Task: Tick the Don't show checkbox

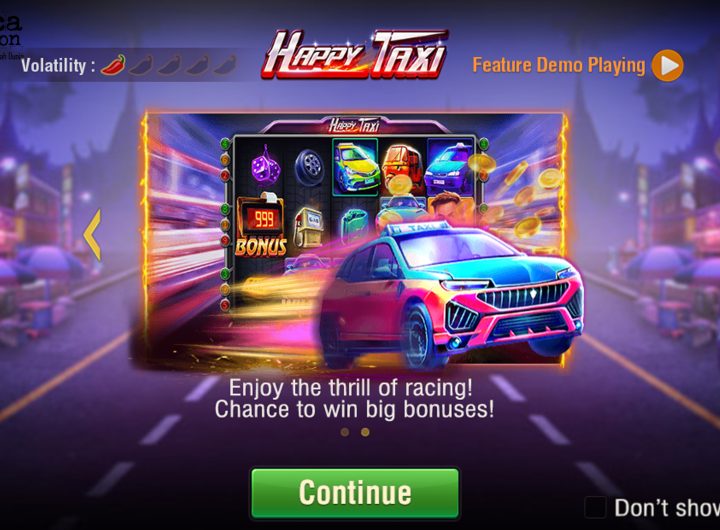Action: [x=595, y=507]
